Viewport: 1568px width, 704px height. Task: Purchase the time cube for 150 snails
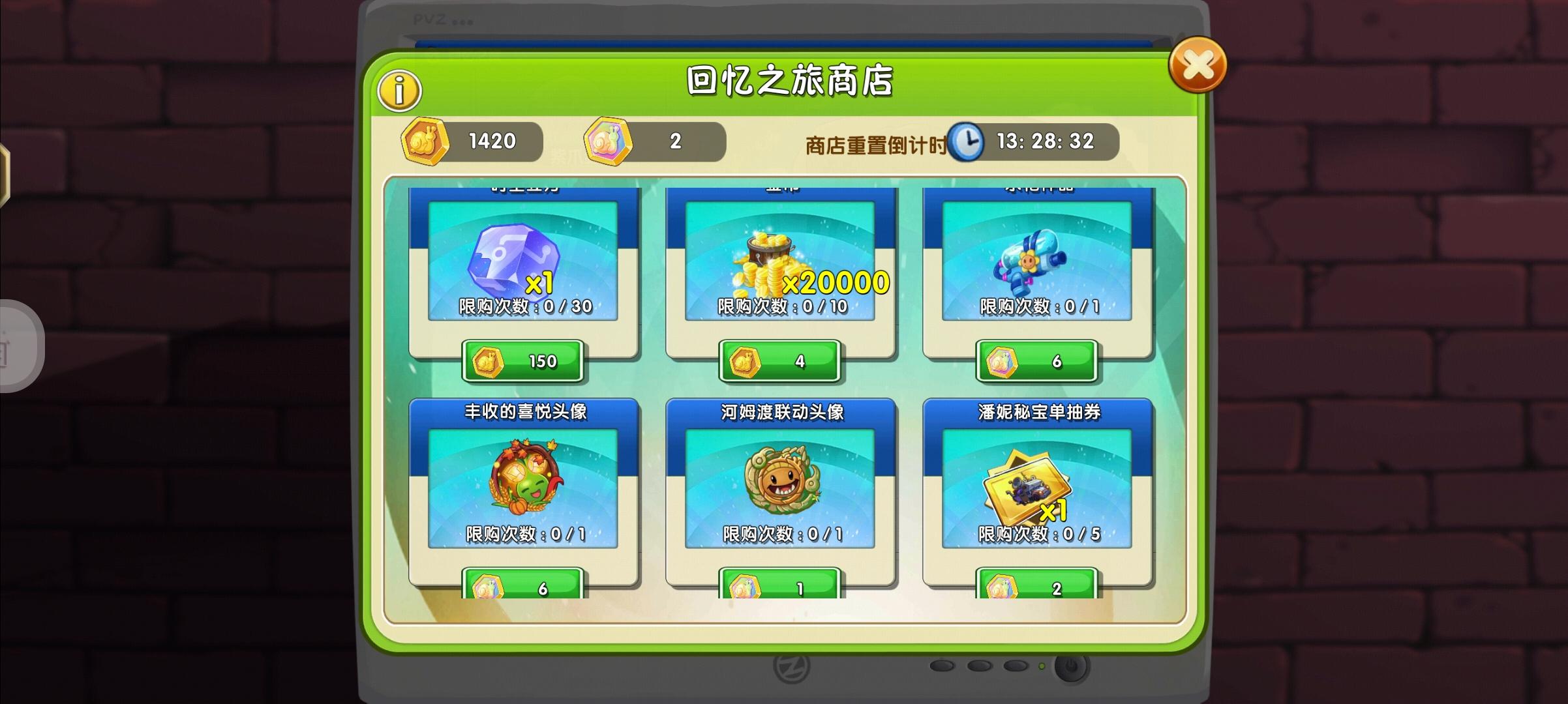523,362
